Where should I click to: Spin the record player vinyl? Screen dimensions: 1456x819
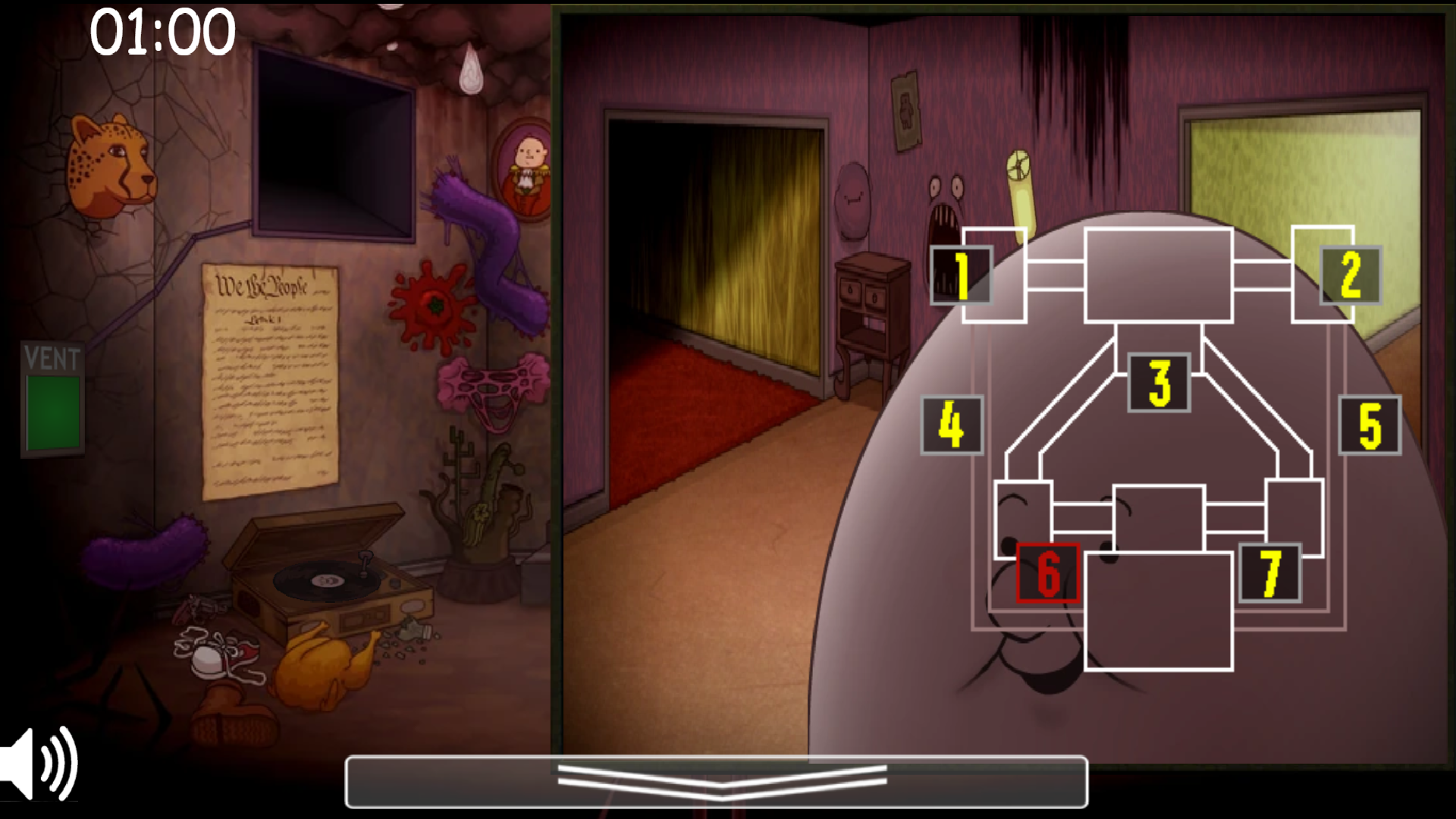(326, 580)
